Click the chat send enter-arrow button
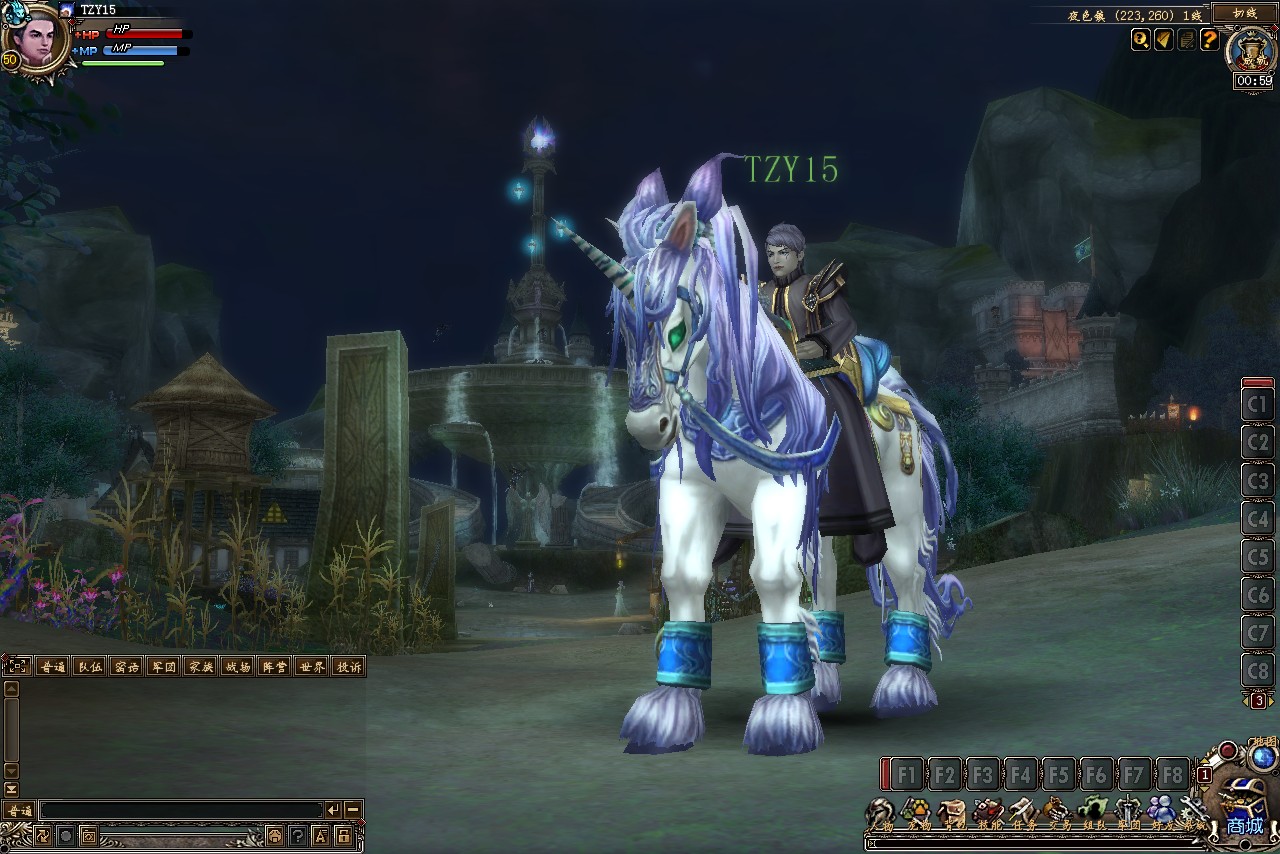 point(333,810)
